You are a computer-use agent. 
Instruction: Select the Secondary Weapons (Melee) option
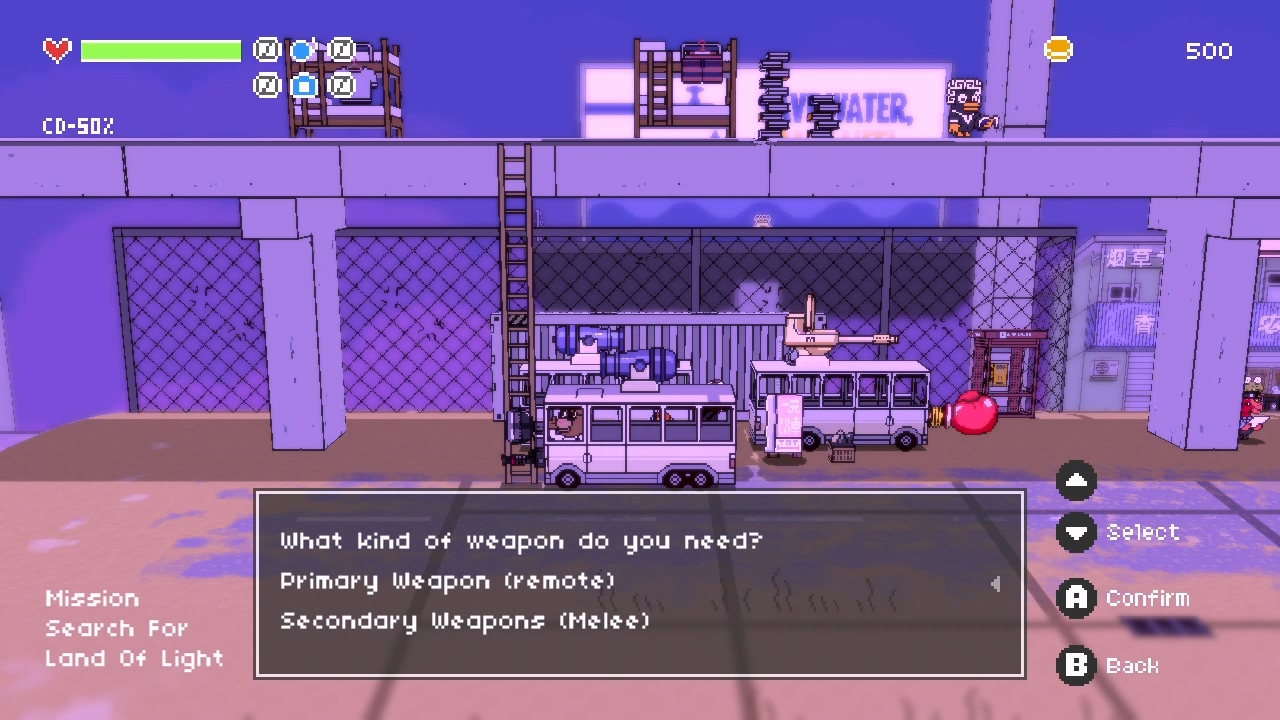[x=464, y=622]
